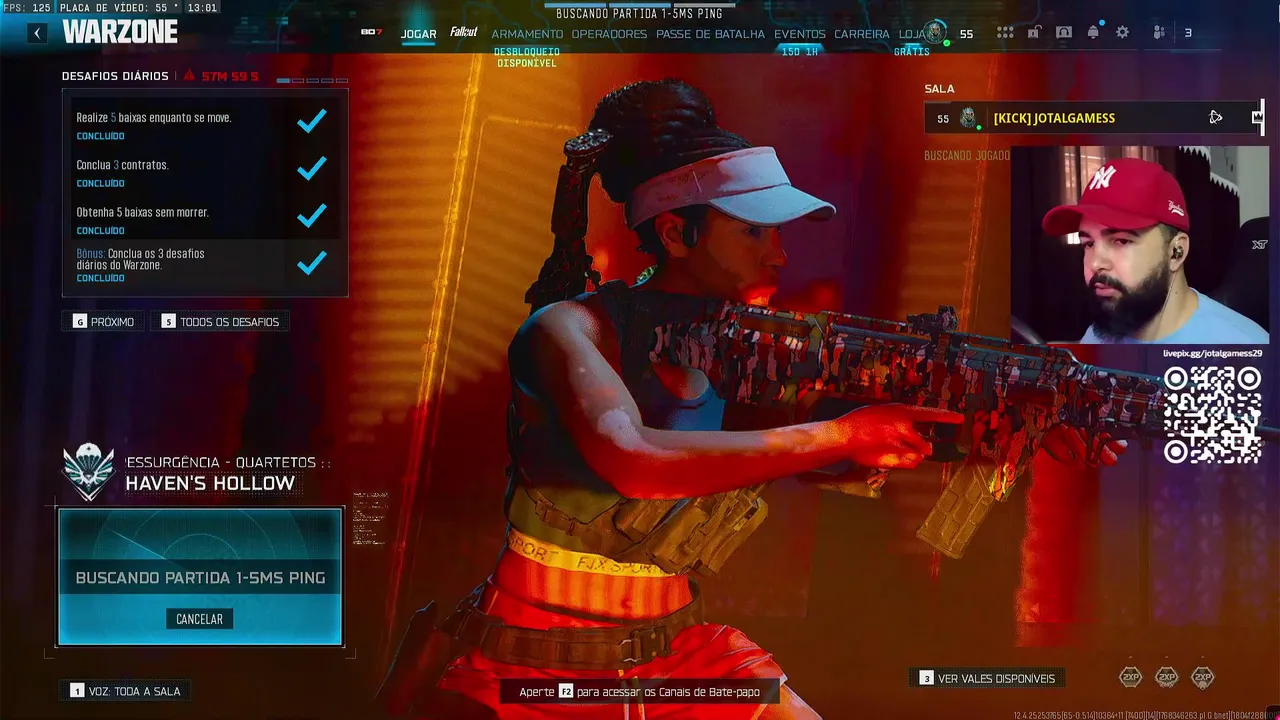The height and width of the screenshot is (720, 1280).
Task: Open the Loja store tab
Action: (x=911, y=34)
